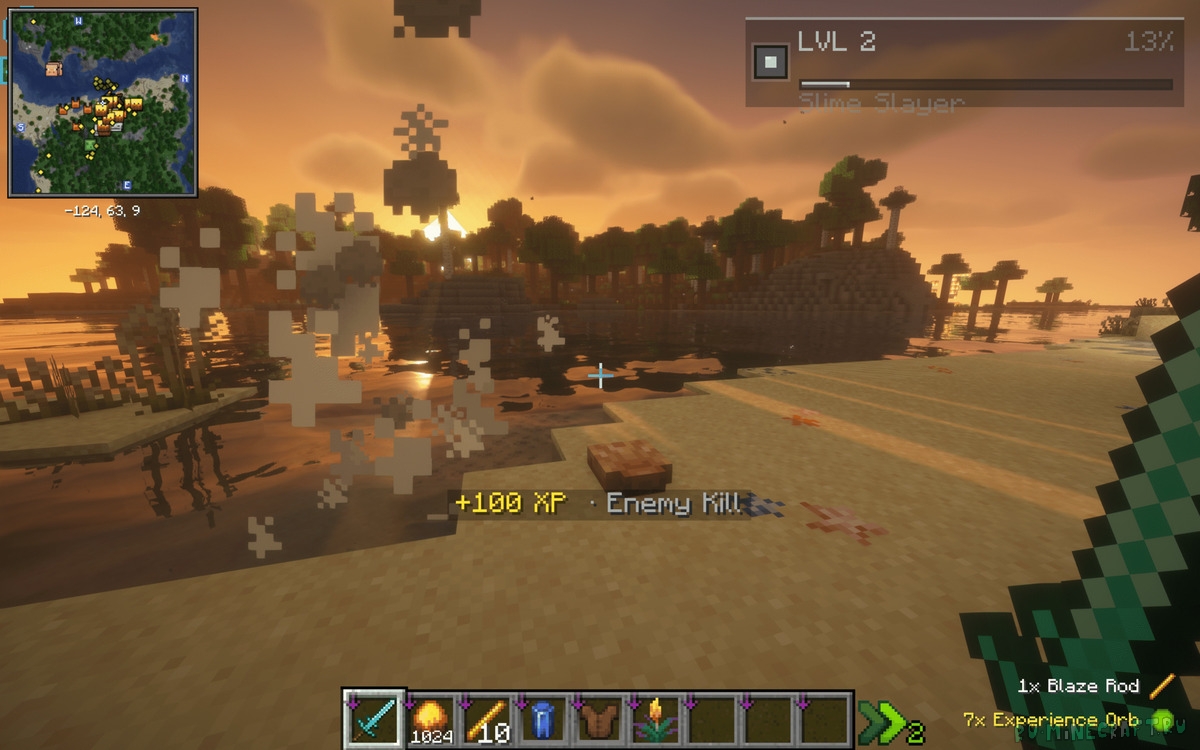Click the level panel's square icon

click(x=769, y=62)
